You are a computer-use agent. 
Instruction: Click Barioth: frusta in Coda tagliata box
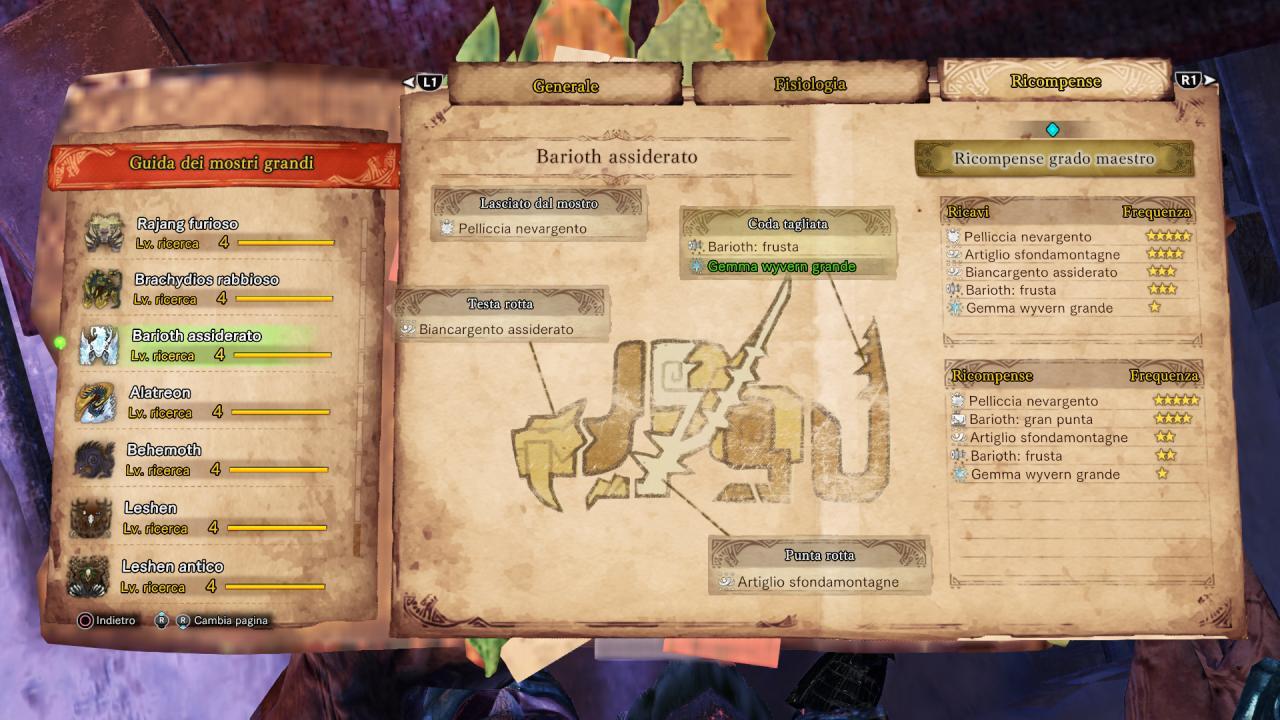pyautogui.click(x=753, y=247)
